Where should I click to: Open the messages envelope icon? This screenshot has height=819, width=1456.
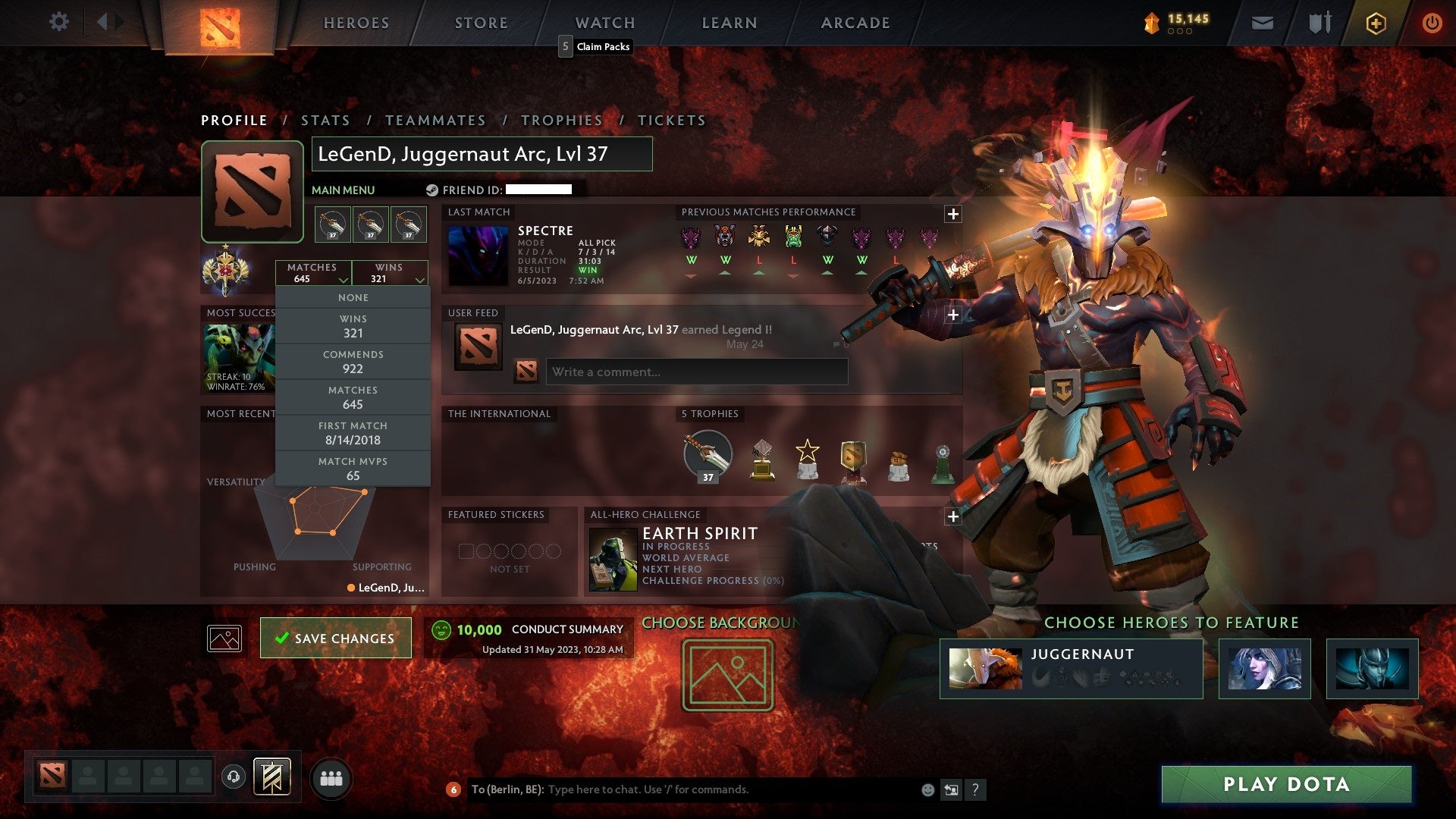coord(1263,23)
